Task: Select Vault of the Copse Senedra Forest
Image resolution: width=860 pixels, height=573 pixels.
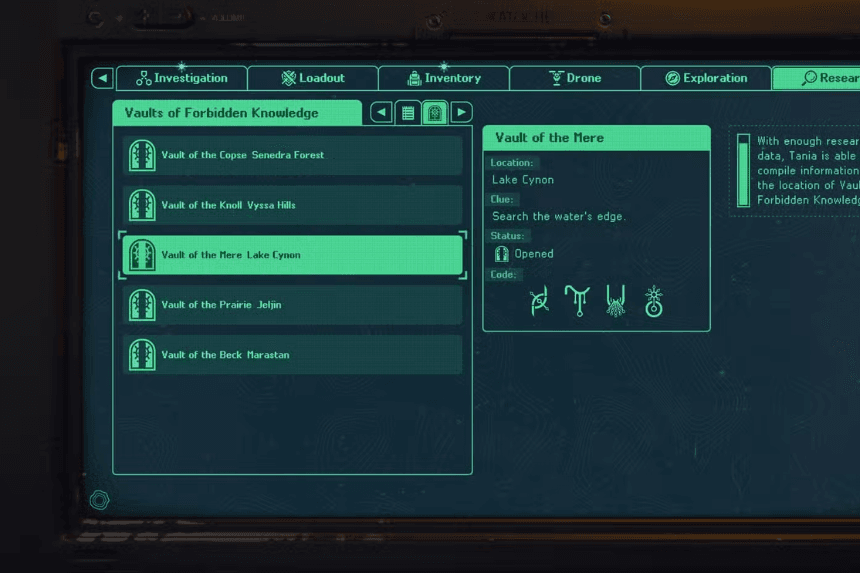Action: click(292, 155)
